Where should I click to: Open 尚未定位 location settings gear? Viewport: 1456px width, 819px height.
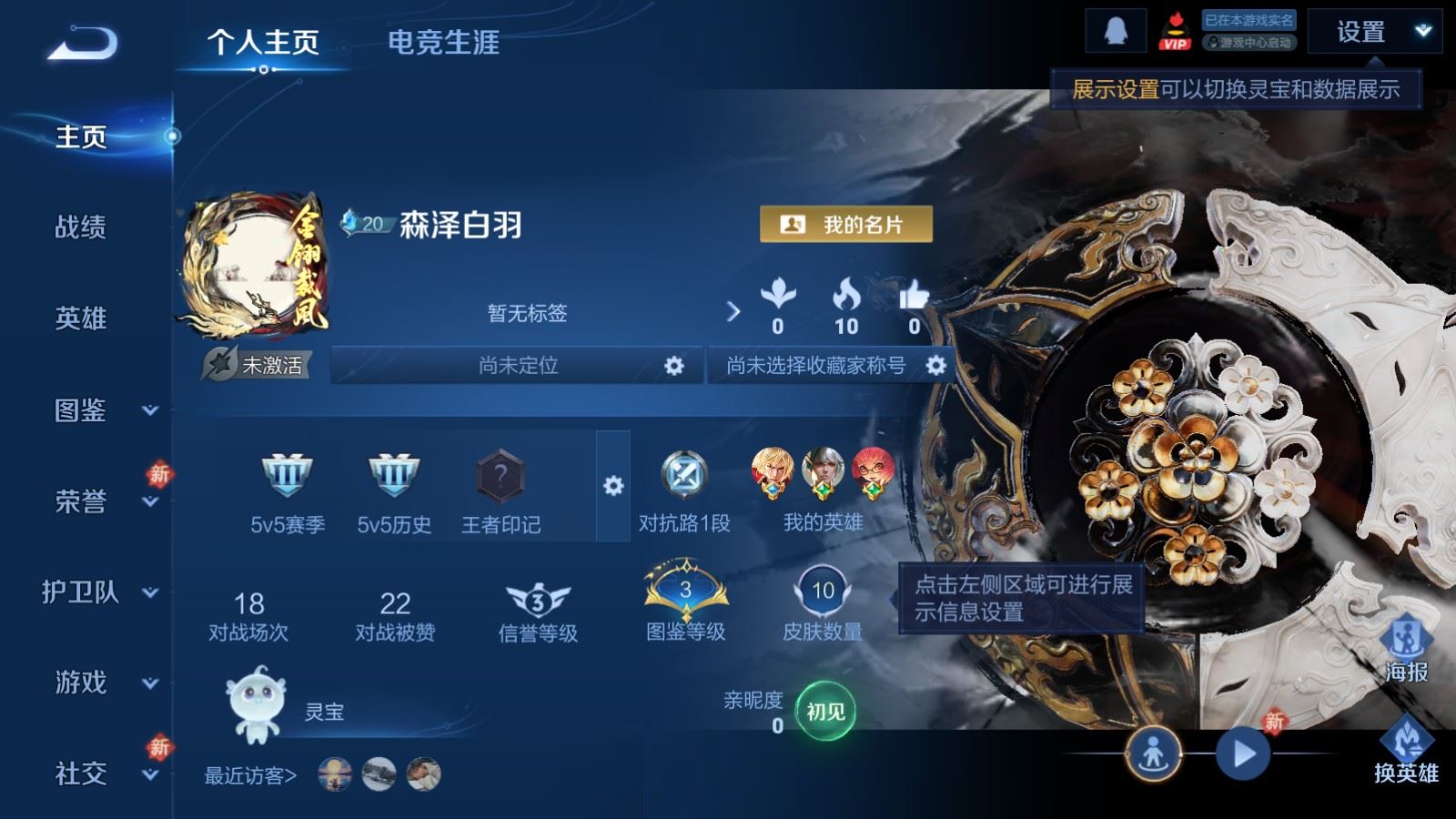673,366
